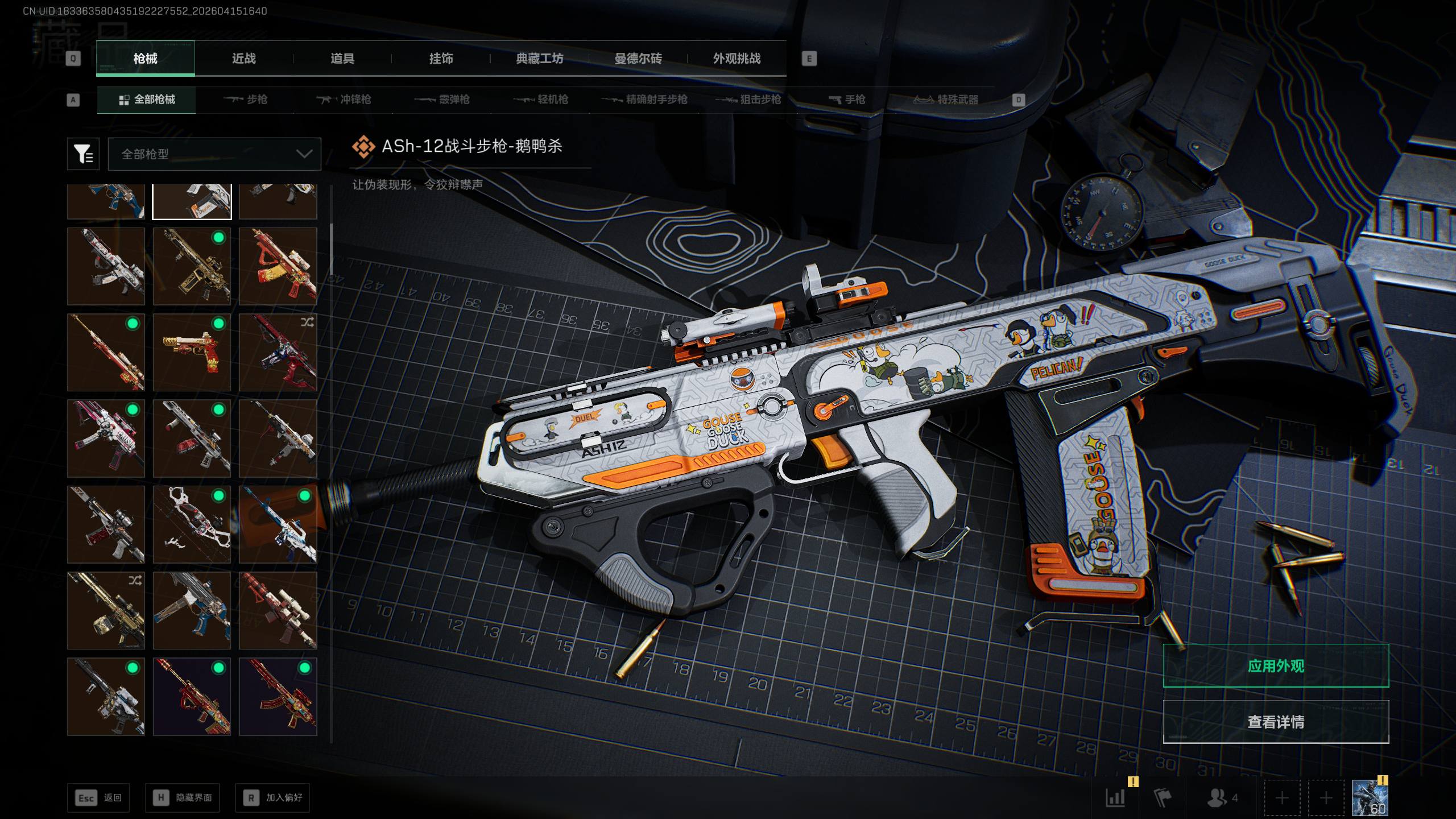1456x819 pixels.
Task: Show the 外观挑战 tab
Action: [737, 59]
